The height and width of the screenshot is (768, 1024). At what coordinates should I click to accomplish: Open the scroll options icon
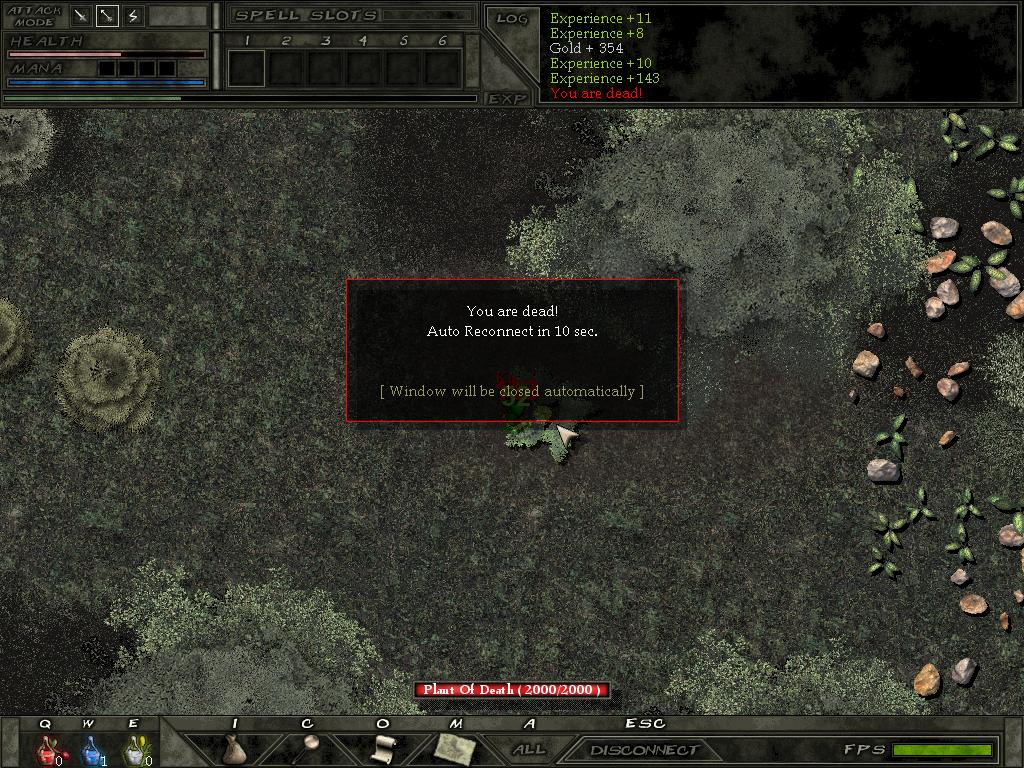tap(382, 748)
